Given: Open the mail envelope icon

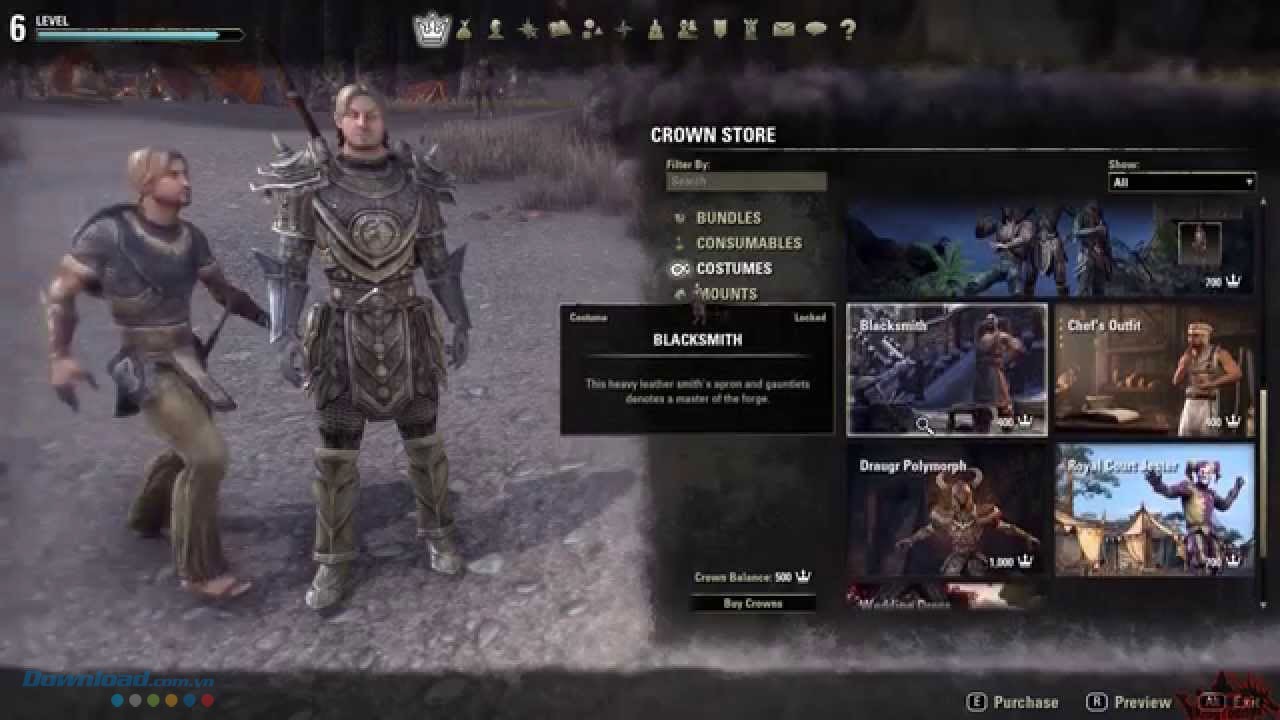Looking at the screenshot, I should click(783, 30).
